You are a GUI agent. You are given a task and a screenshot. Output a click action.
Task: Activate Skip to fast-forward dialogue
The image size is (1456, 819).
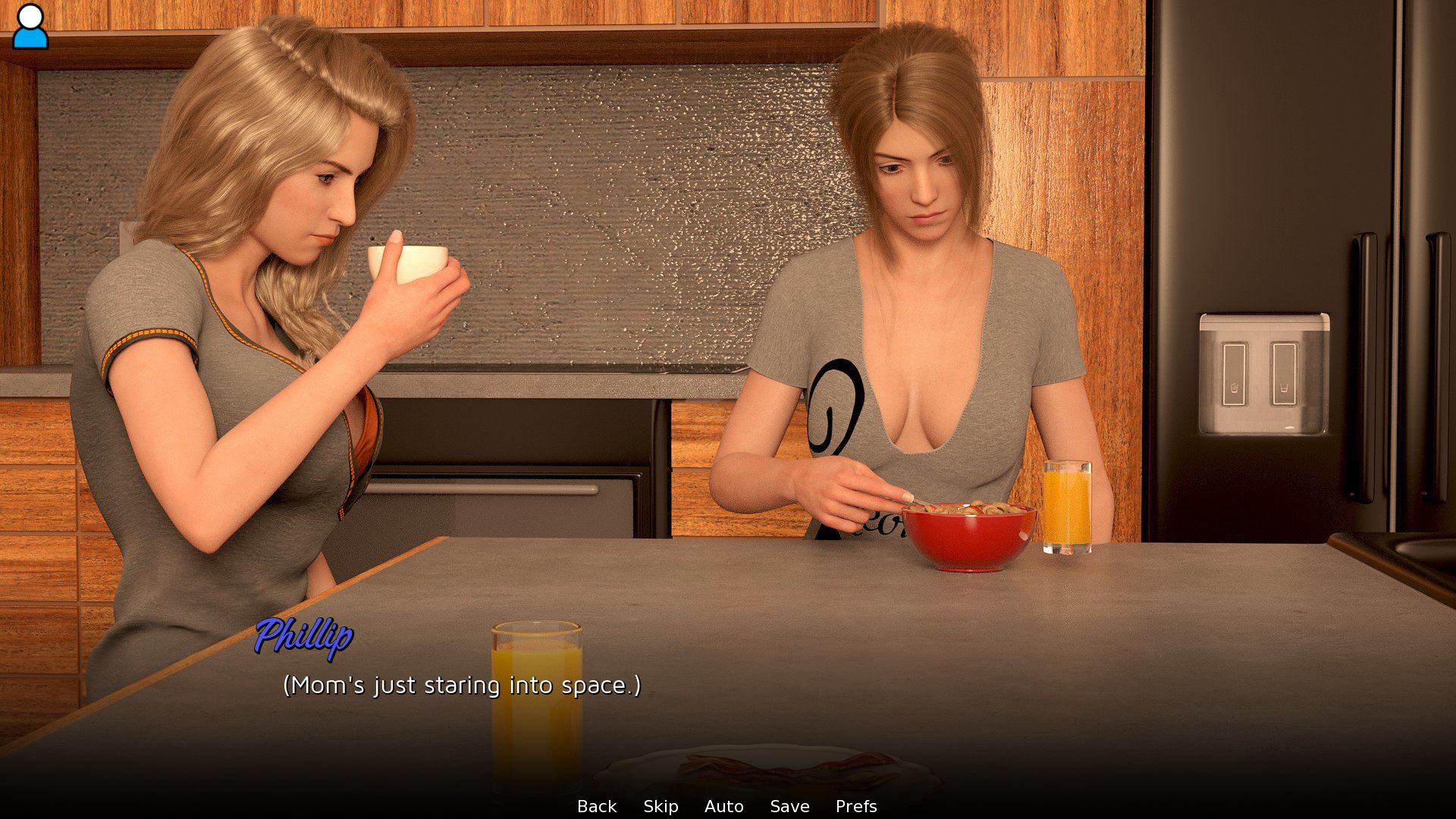click(661, 806)
